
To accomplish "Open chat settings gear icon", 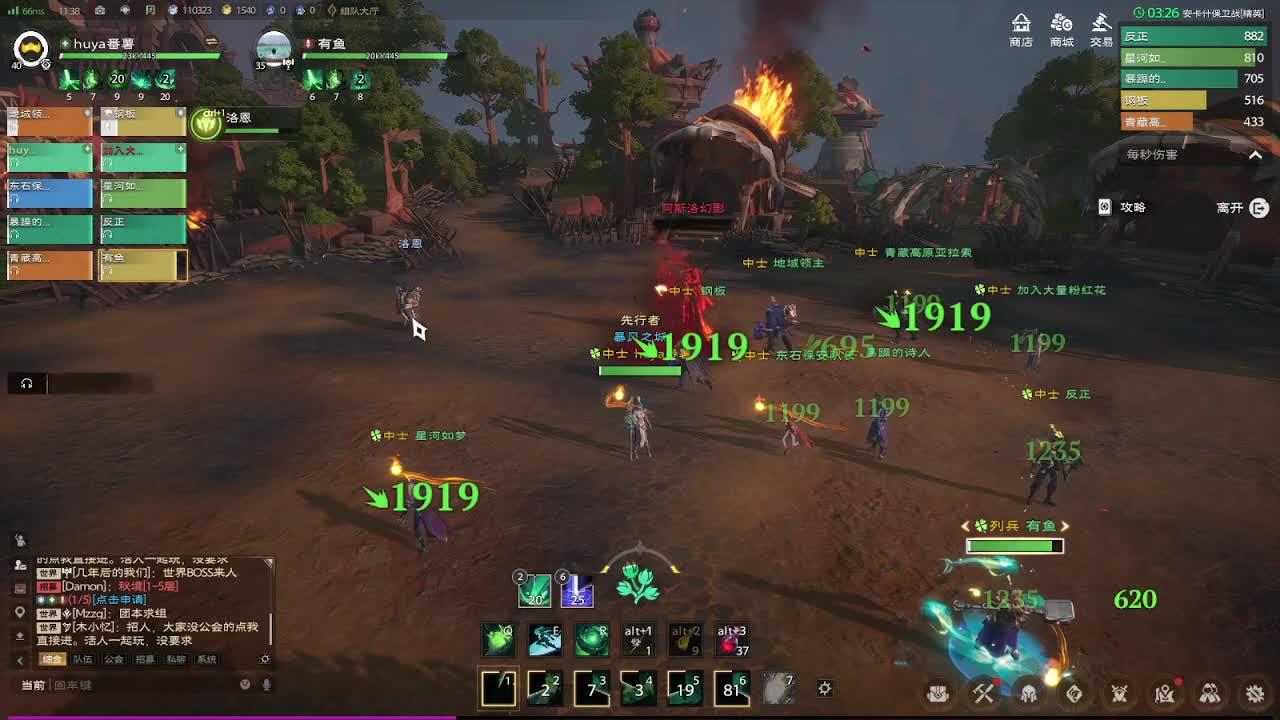I will [x=265, y=660].
